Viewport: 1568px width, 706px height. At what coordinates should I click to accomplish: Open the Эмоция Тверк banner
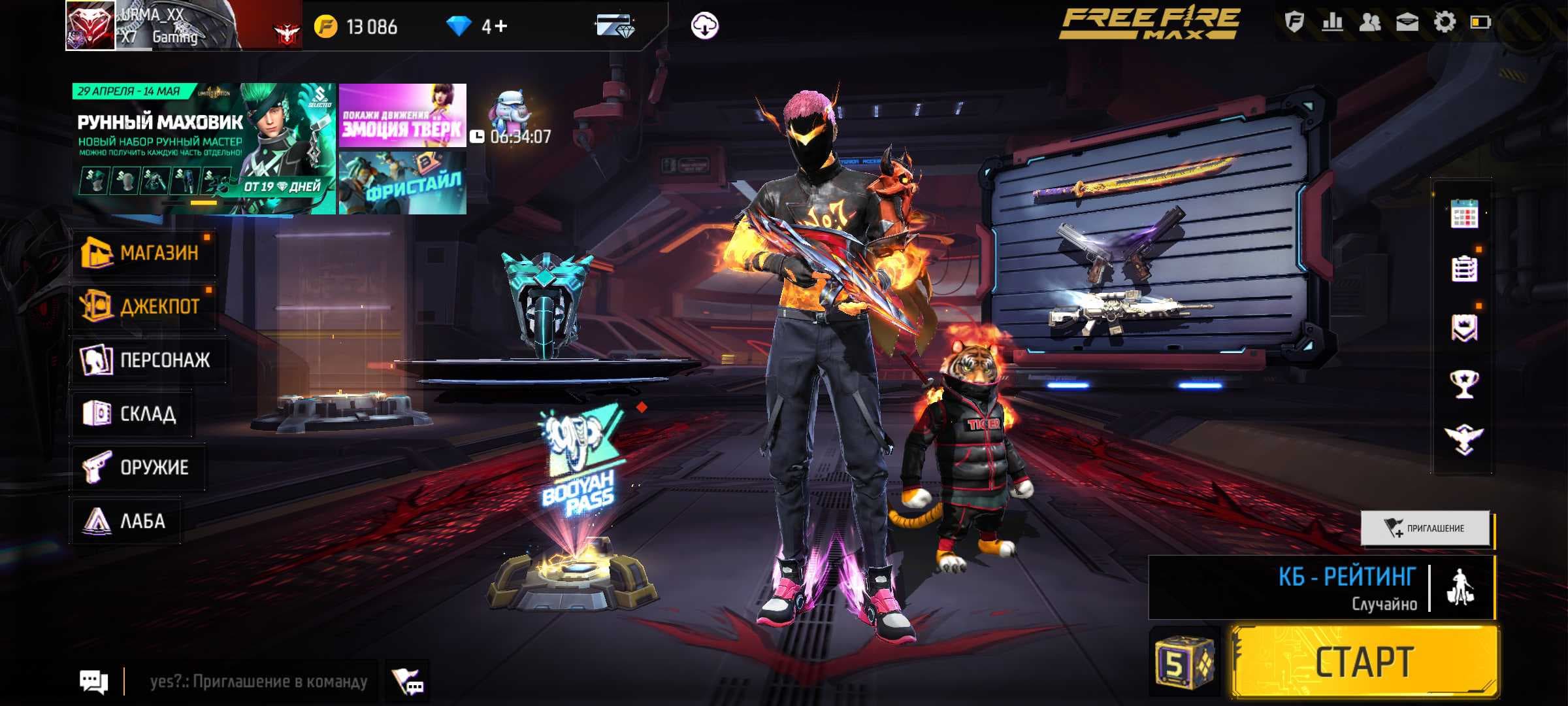pos(402,115)
